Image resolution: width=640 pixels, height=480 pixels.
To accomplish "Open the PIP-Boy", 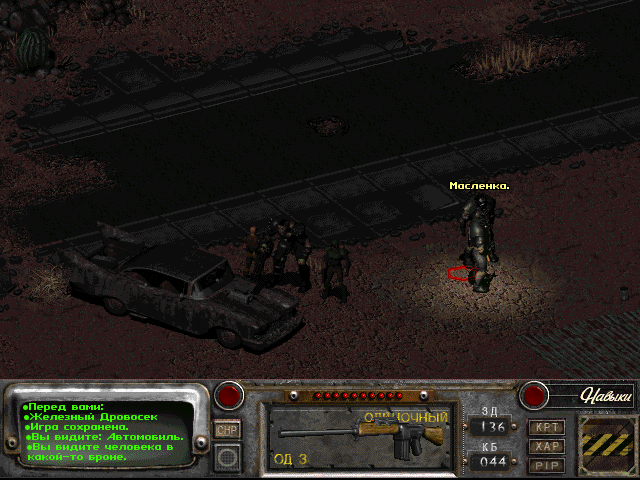I will (x=546, y=465).
